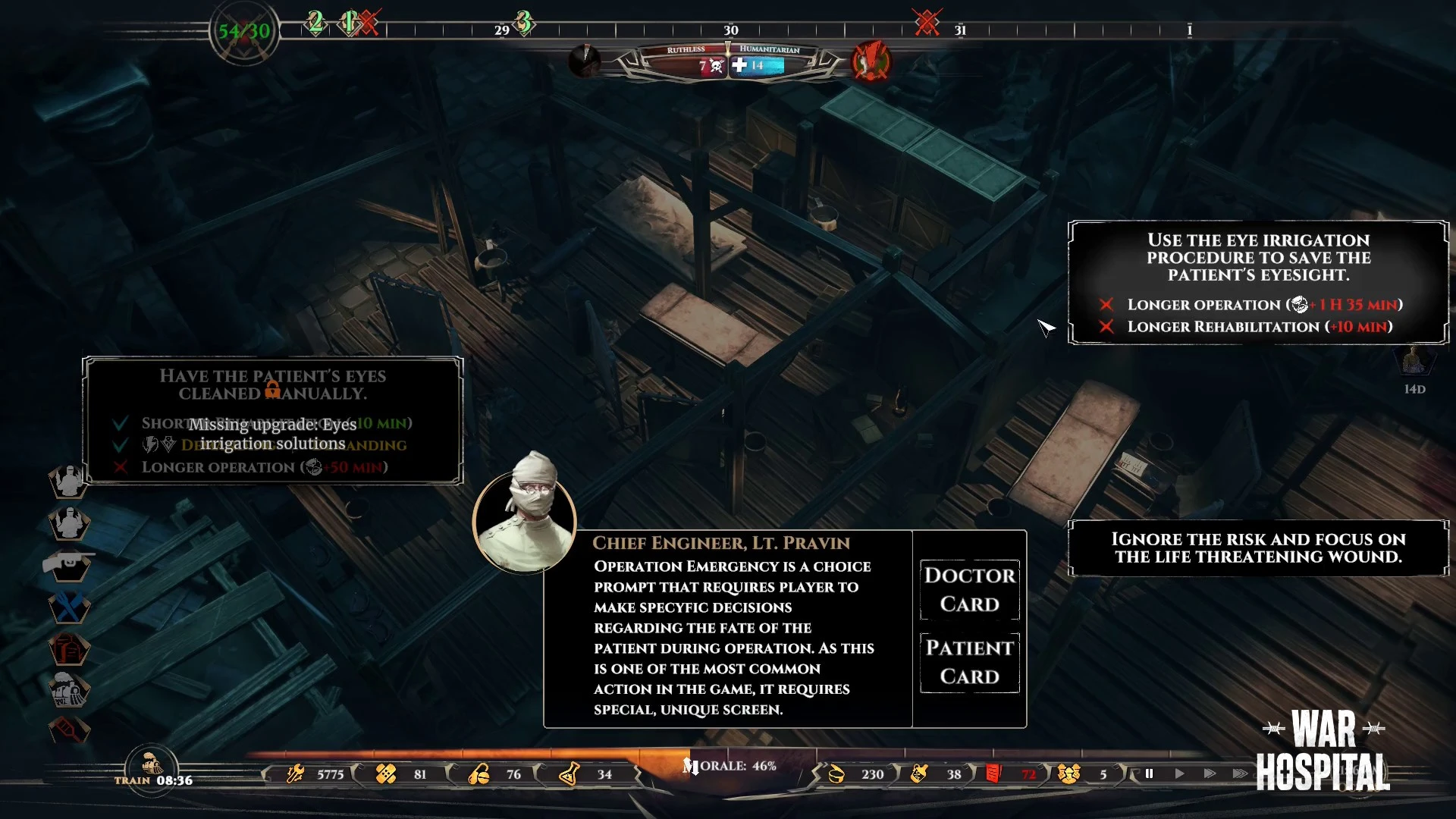1456x819 pixels.
Task: Select the red syringe sidebar icon
Action: (x=68, y=730)
